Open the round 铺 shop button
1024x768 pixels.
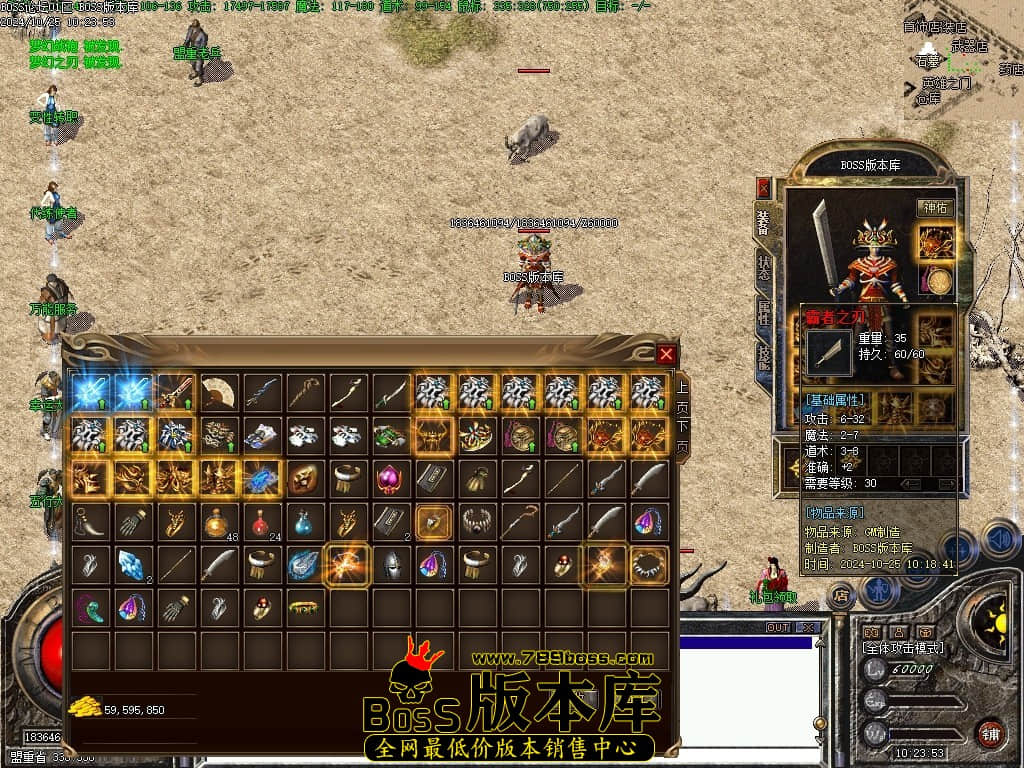click(x=991, y=733)
